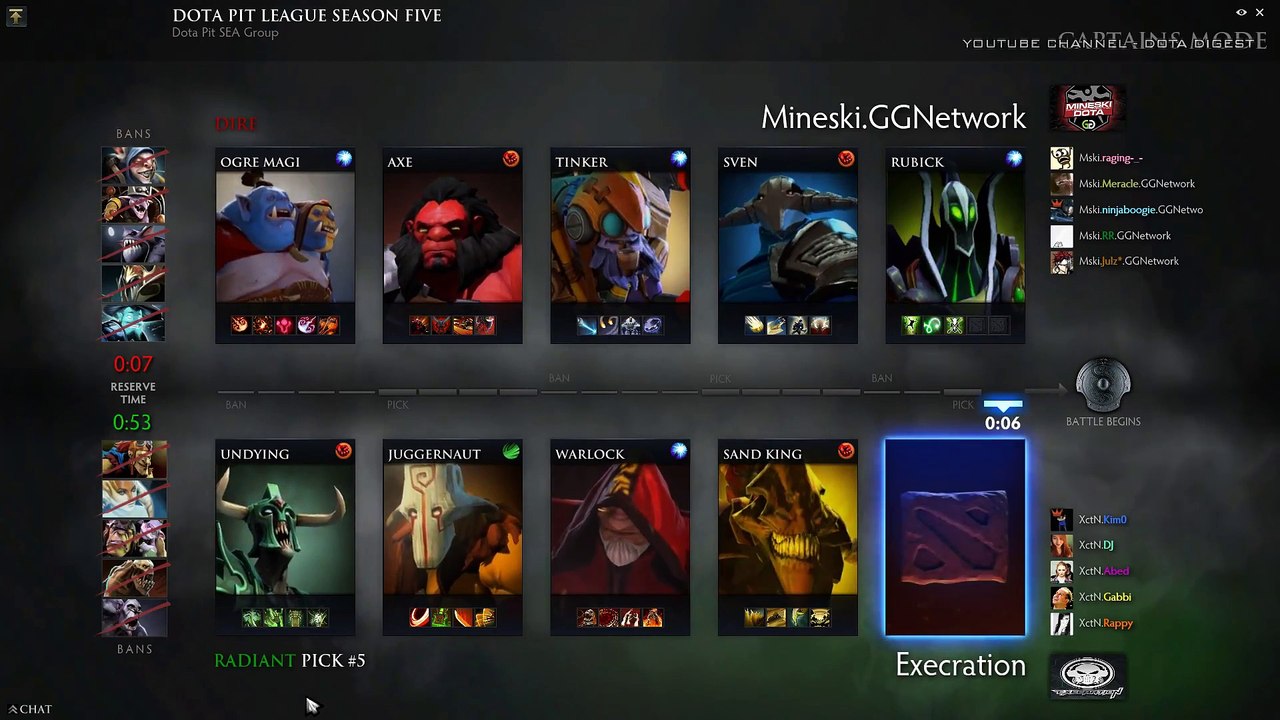Image resolution: width=1280 pixels, height=720 pixels.
Task: Choose the Juggernaut portrait
Action: (452, 530)
